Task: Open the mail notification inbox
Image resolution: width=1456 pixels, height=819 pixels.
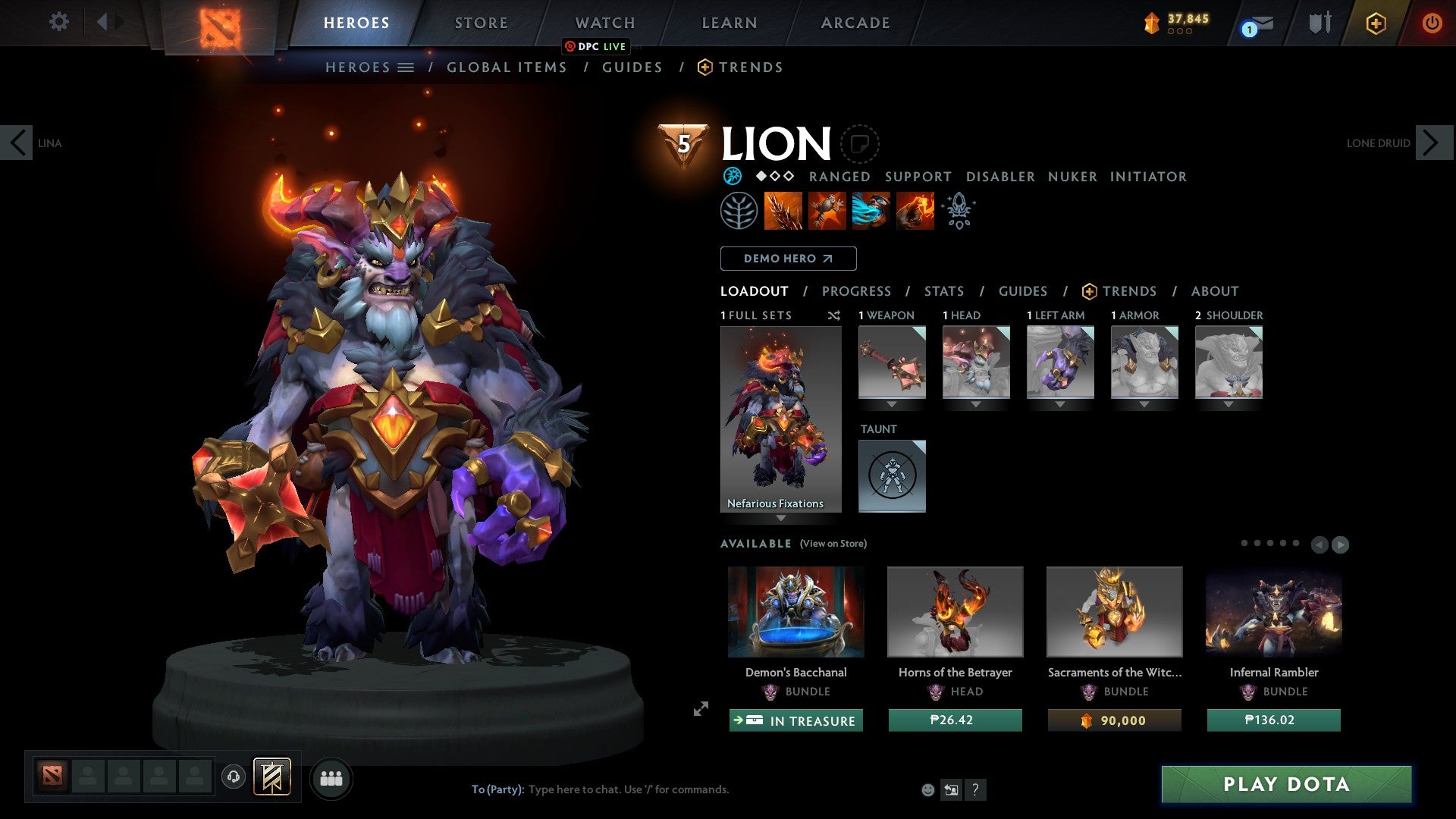Action: pyautogui.click(x=1257, y=24)
